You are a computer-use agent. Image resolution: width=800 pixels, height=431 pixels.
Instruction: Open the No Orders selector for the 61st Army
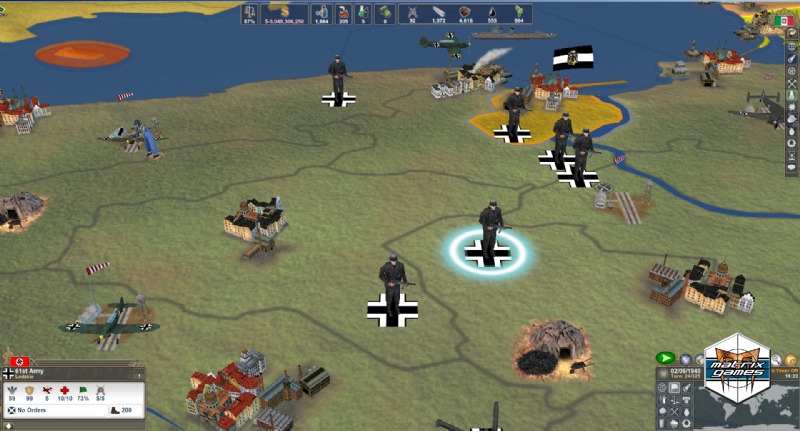click(x=40, y=410)
